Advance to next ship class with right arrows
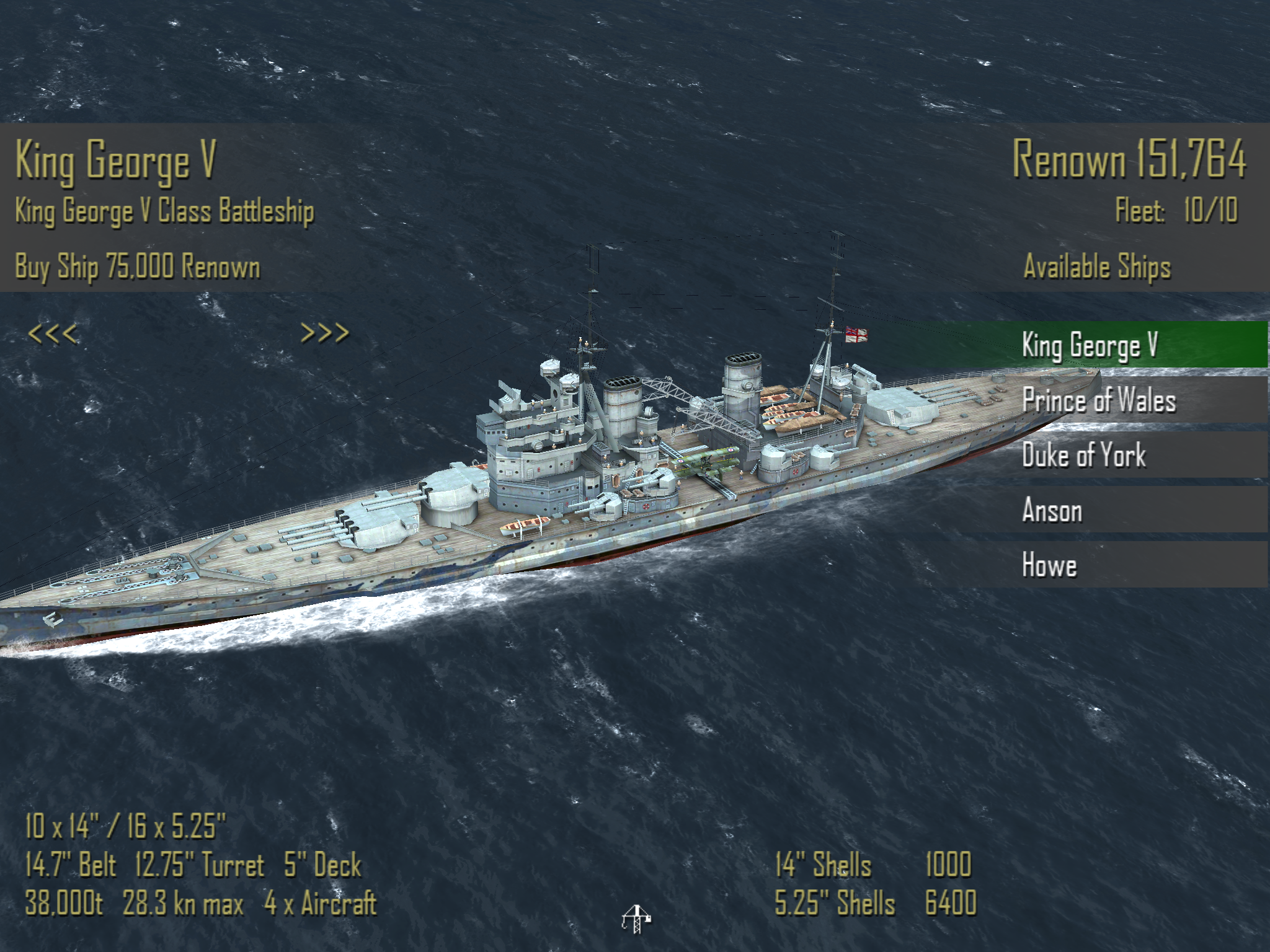 tap(325, 333)
